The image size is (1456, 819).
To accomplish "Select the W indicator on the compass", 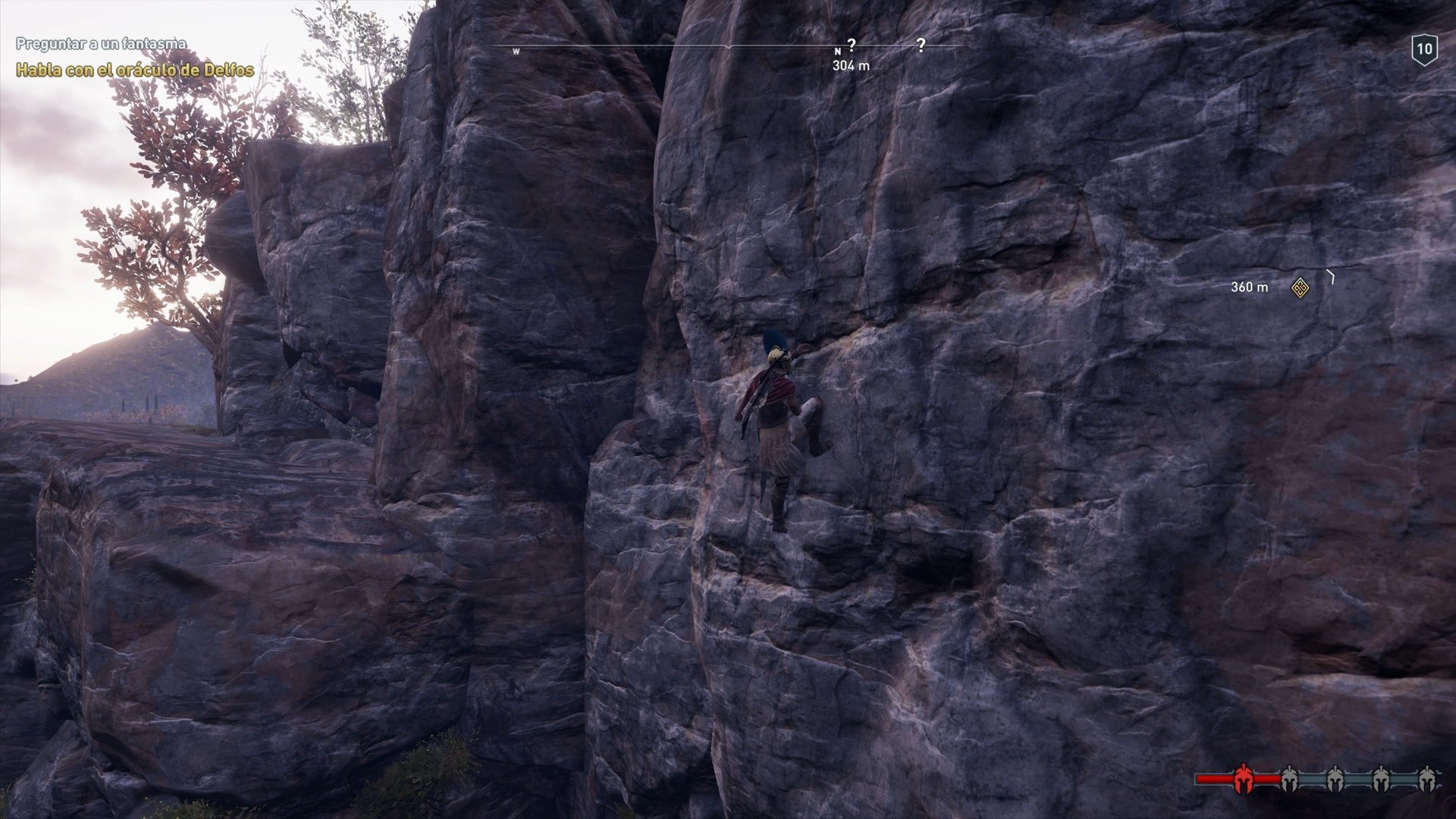I will pyautogui.click(x=516, y=49).
